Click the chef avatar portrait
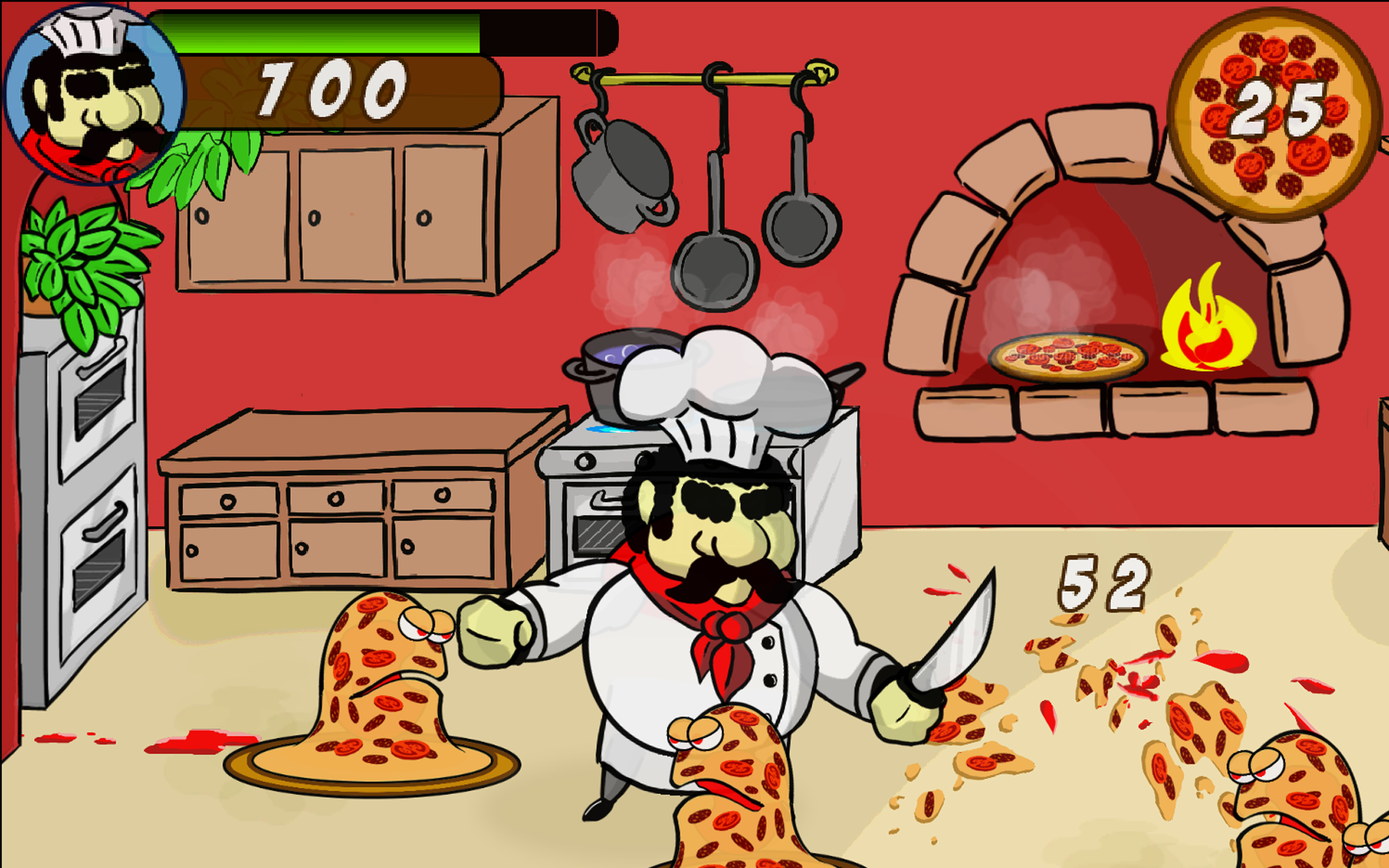This screenshot has height=868, width=1389. 93,90
